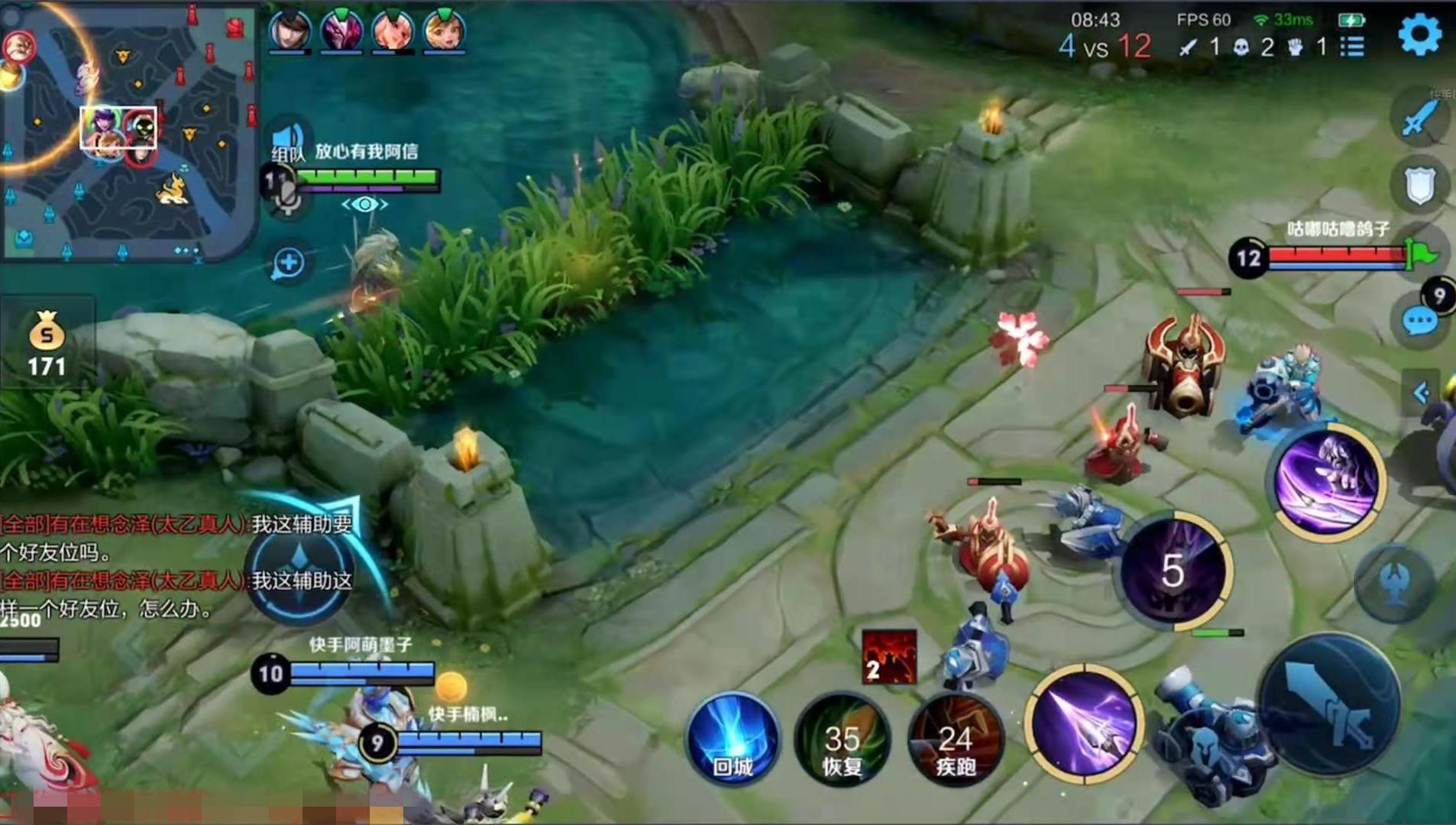The height and width of the screenshot is (825, 1456).
Task: Use the red active item icon
Action: click(888, 656)
